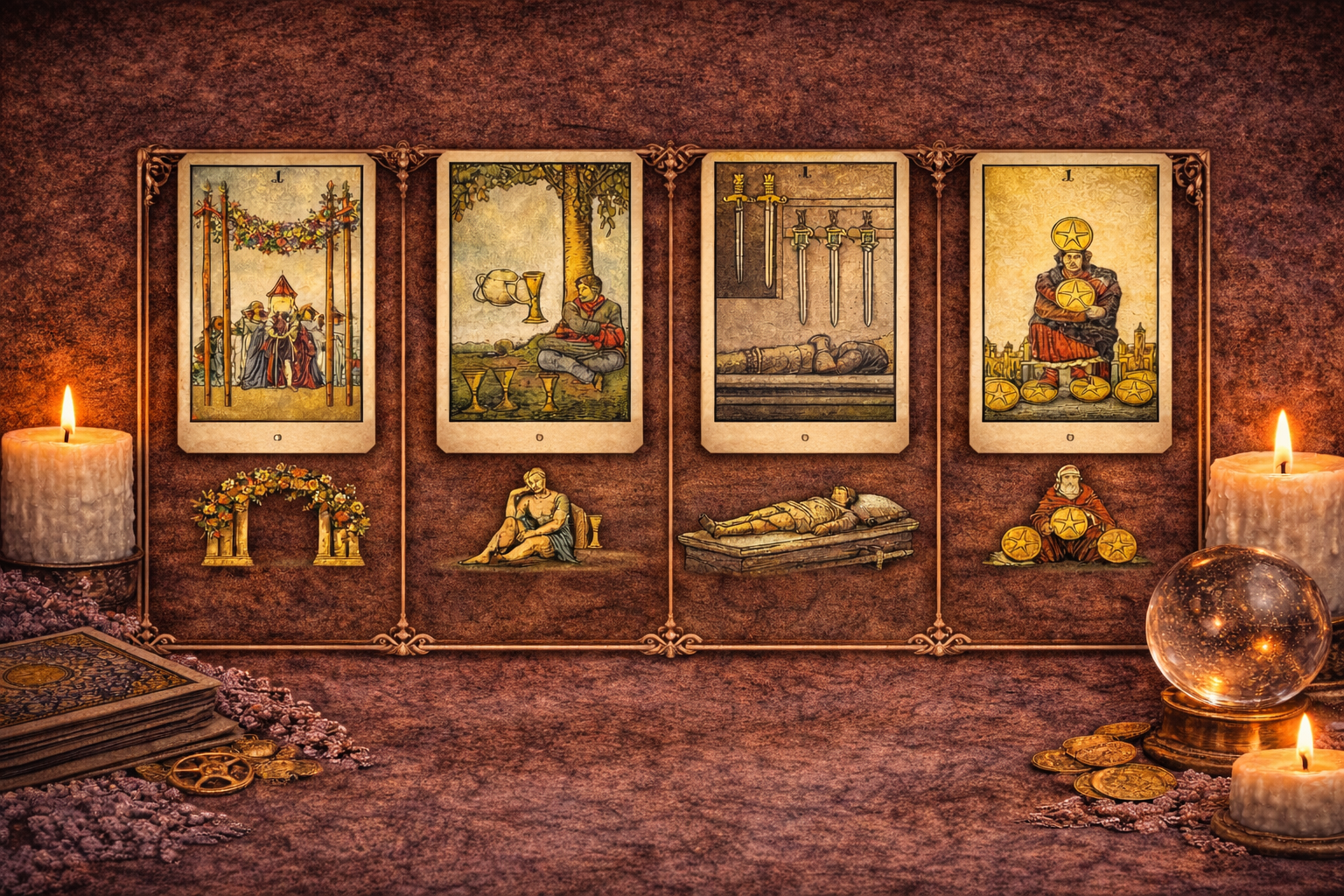This screenshot has width=1344, height=896.
Task: Choose the Four of Swords tarot card
Action: 805,302
